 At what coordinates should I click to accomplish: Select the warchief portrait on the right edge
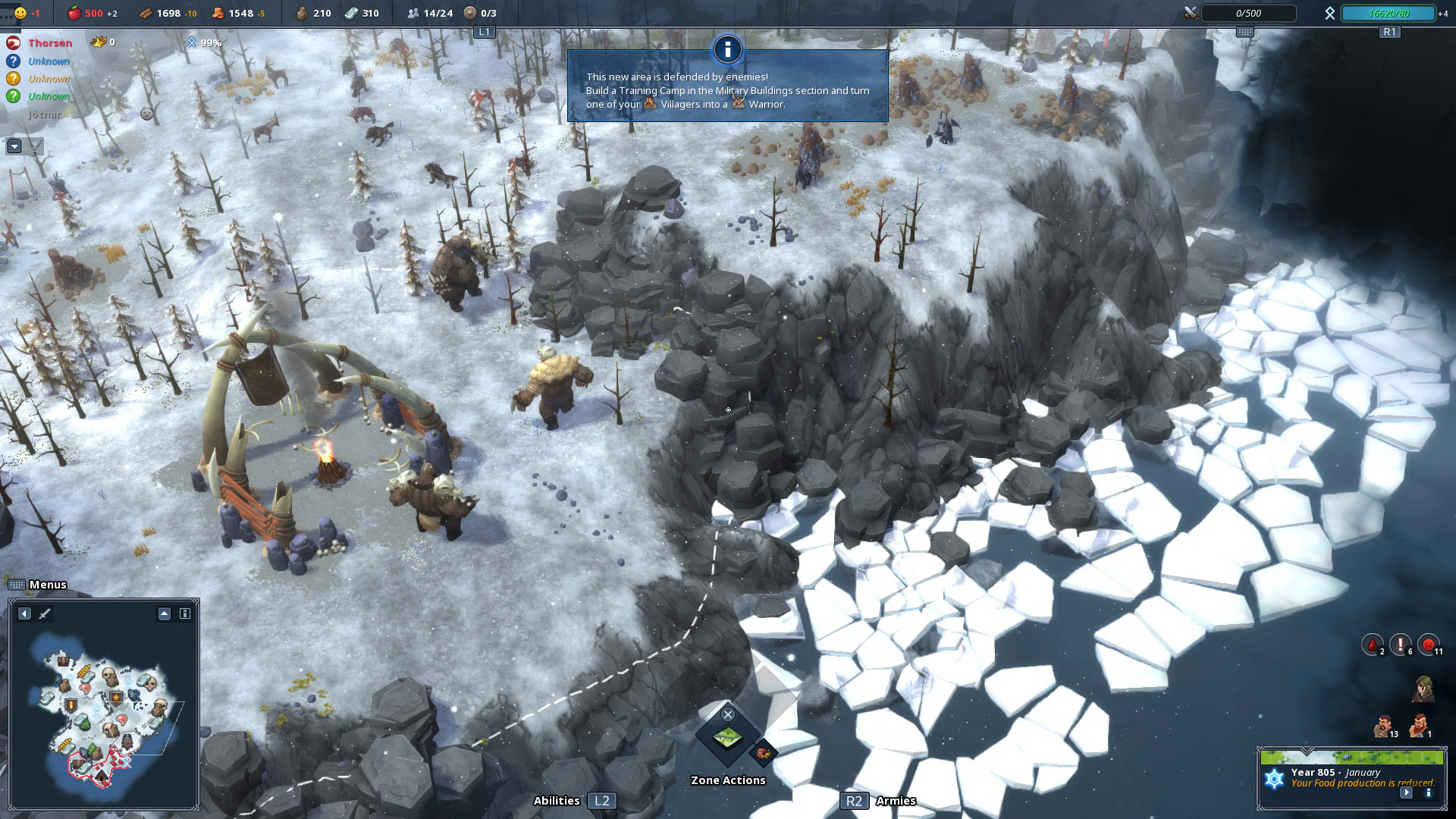pyautogui.click(x=1423, y=688)
